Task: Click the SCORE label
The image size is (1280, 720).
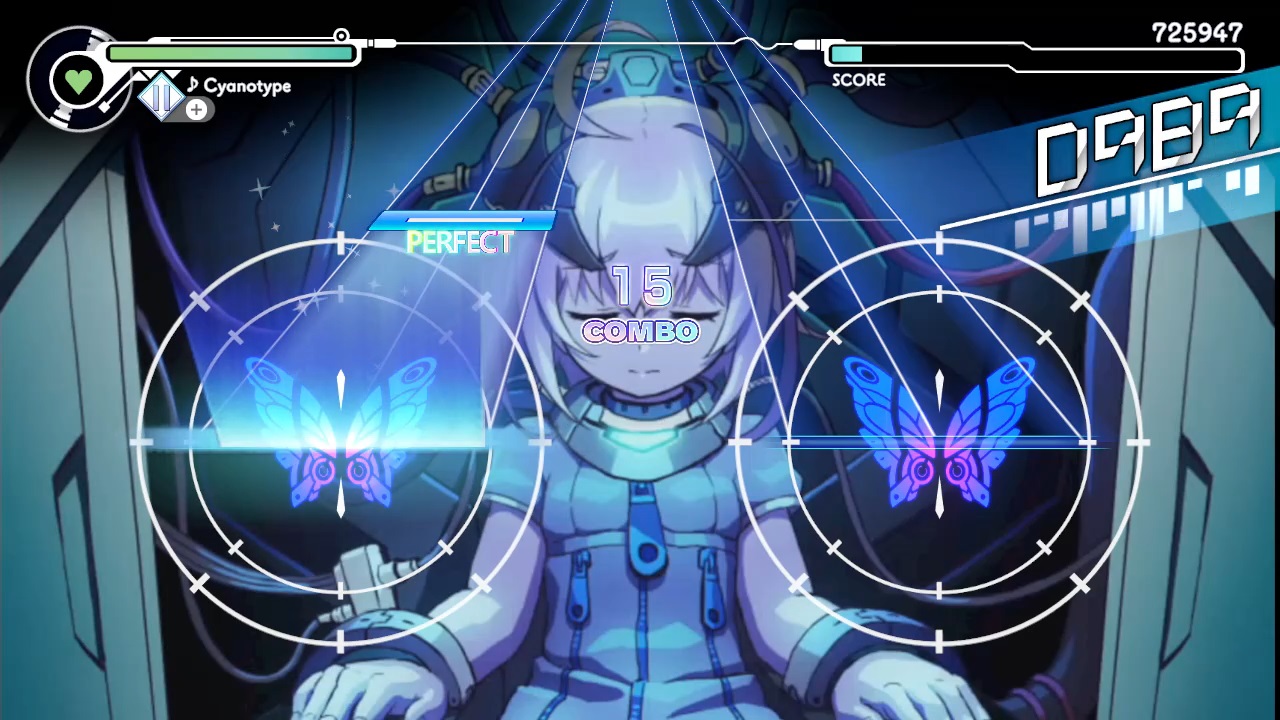Action: click(858, 80)
